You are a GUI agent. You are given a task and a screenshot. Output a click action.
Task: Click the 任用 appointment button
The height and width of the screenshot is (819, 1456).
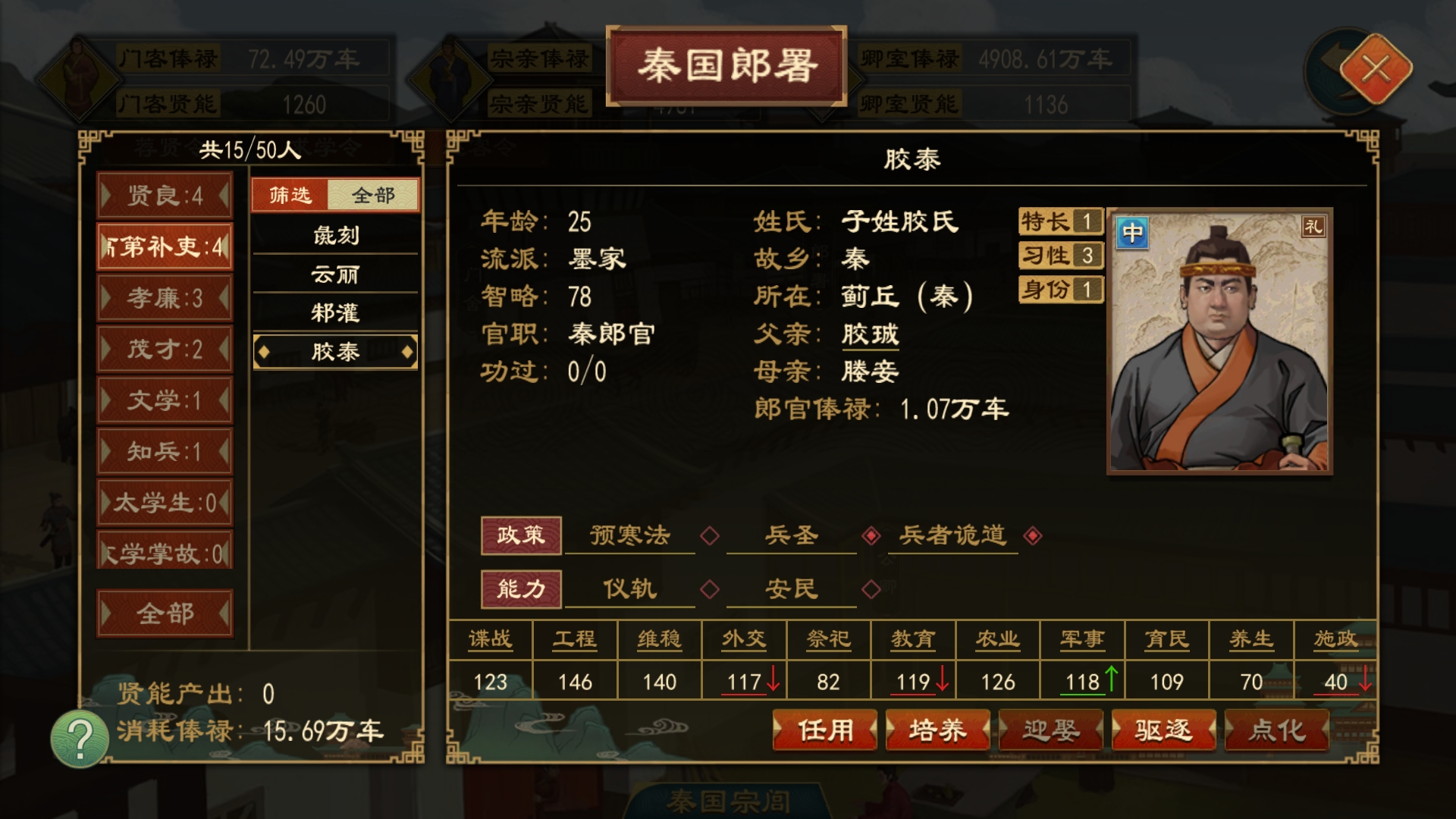tap(824, 730)
